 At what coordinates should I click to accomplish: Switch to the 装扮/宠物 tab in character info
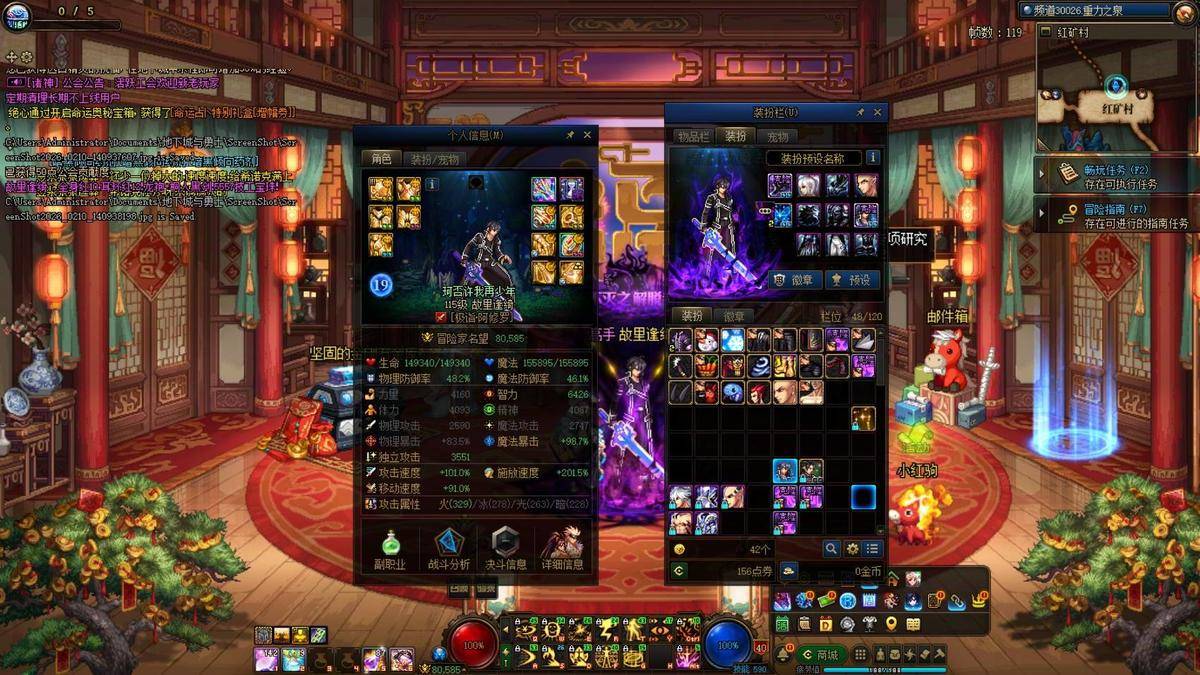coord(435,159)
